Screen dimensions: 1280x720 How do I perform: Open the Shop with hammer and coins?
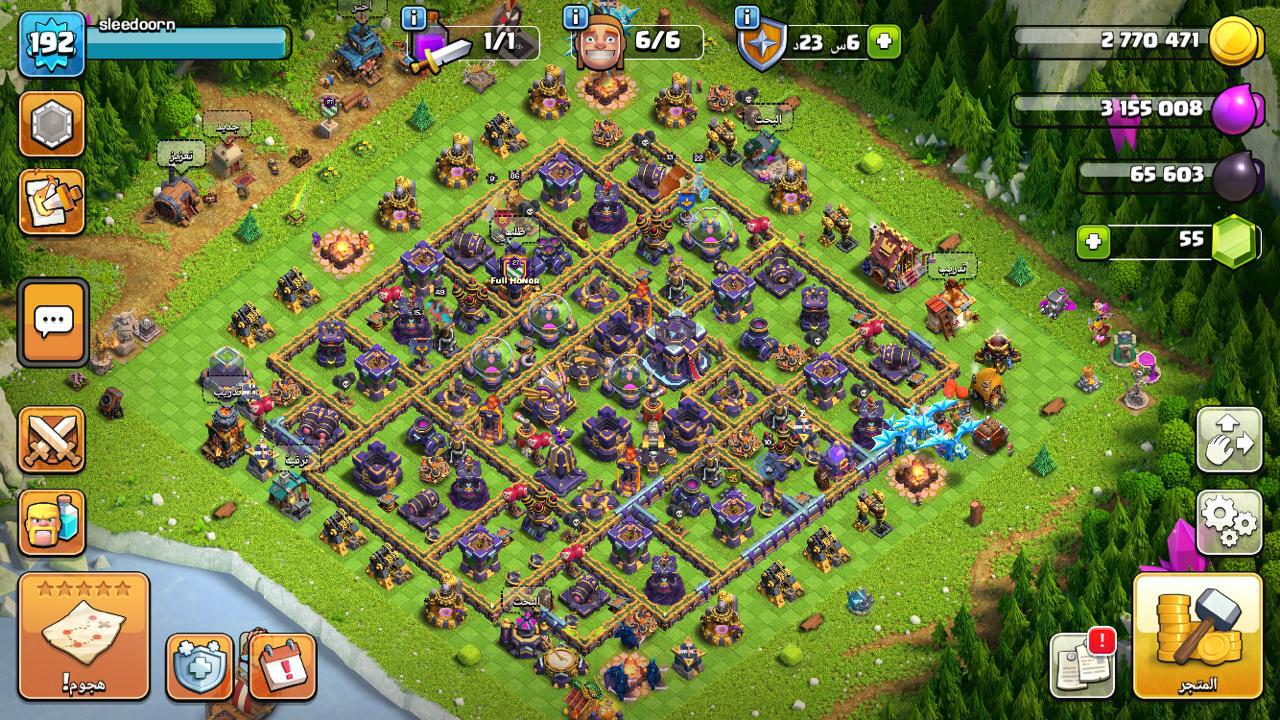(1198, 635)
